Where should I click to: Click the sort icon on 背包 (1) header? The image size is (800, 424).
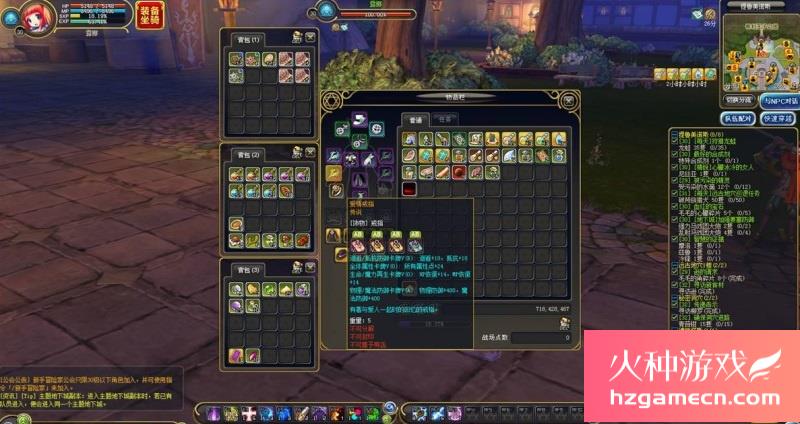click(x=297, y=38)
